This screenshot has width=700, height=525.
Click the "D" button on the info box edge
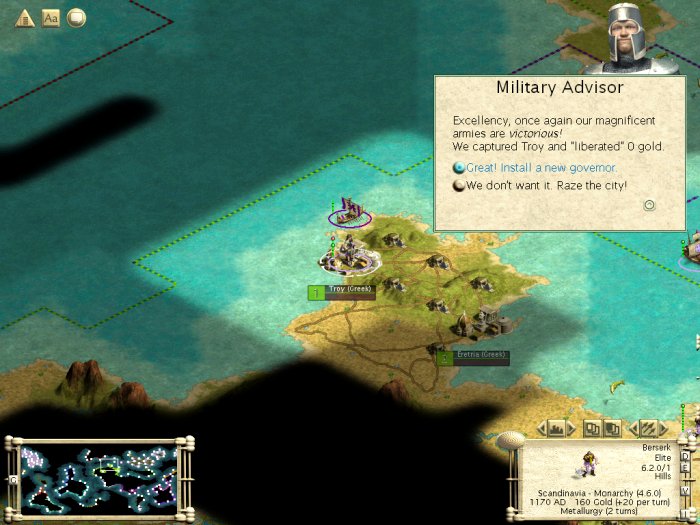(685, 457)
